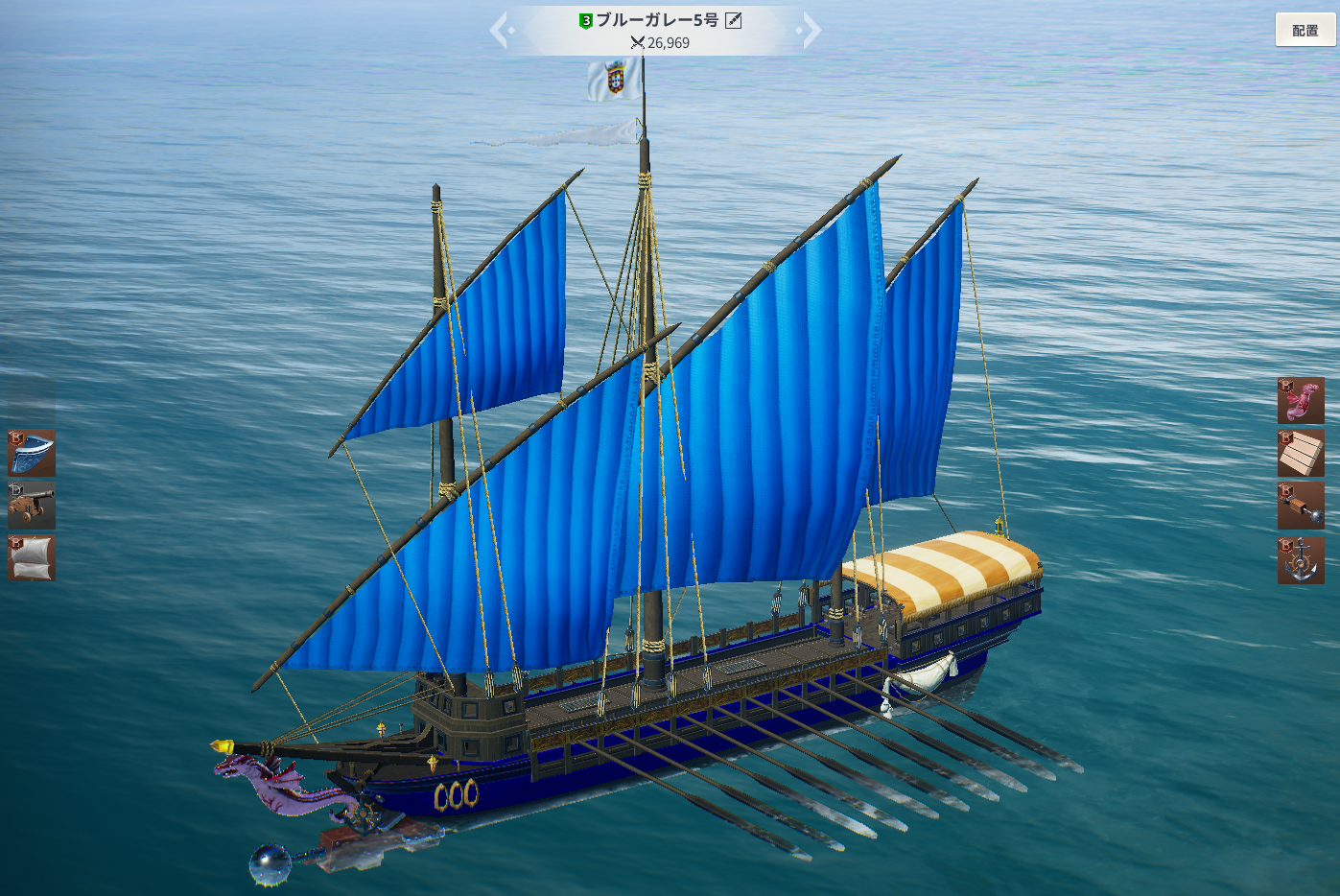The height and width of the screenshot is (896, 1340).
Task: Edit the ship name with the pencil icon
Action: pos(734,20)
